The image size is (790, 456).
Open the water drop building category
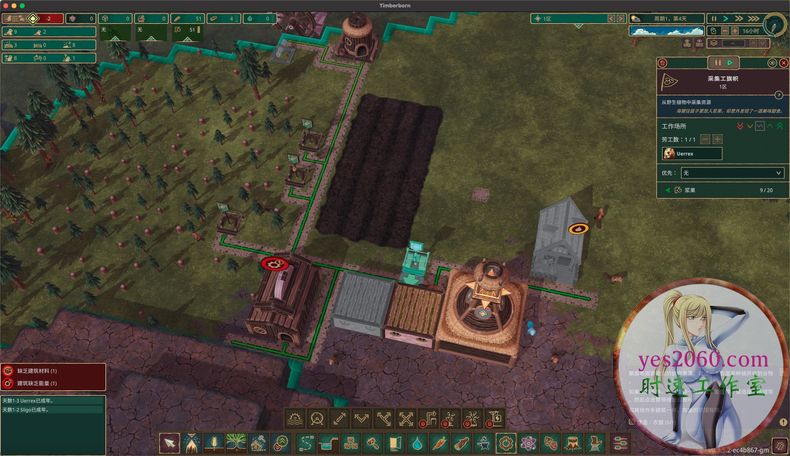(418, 442)
